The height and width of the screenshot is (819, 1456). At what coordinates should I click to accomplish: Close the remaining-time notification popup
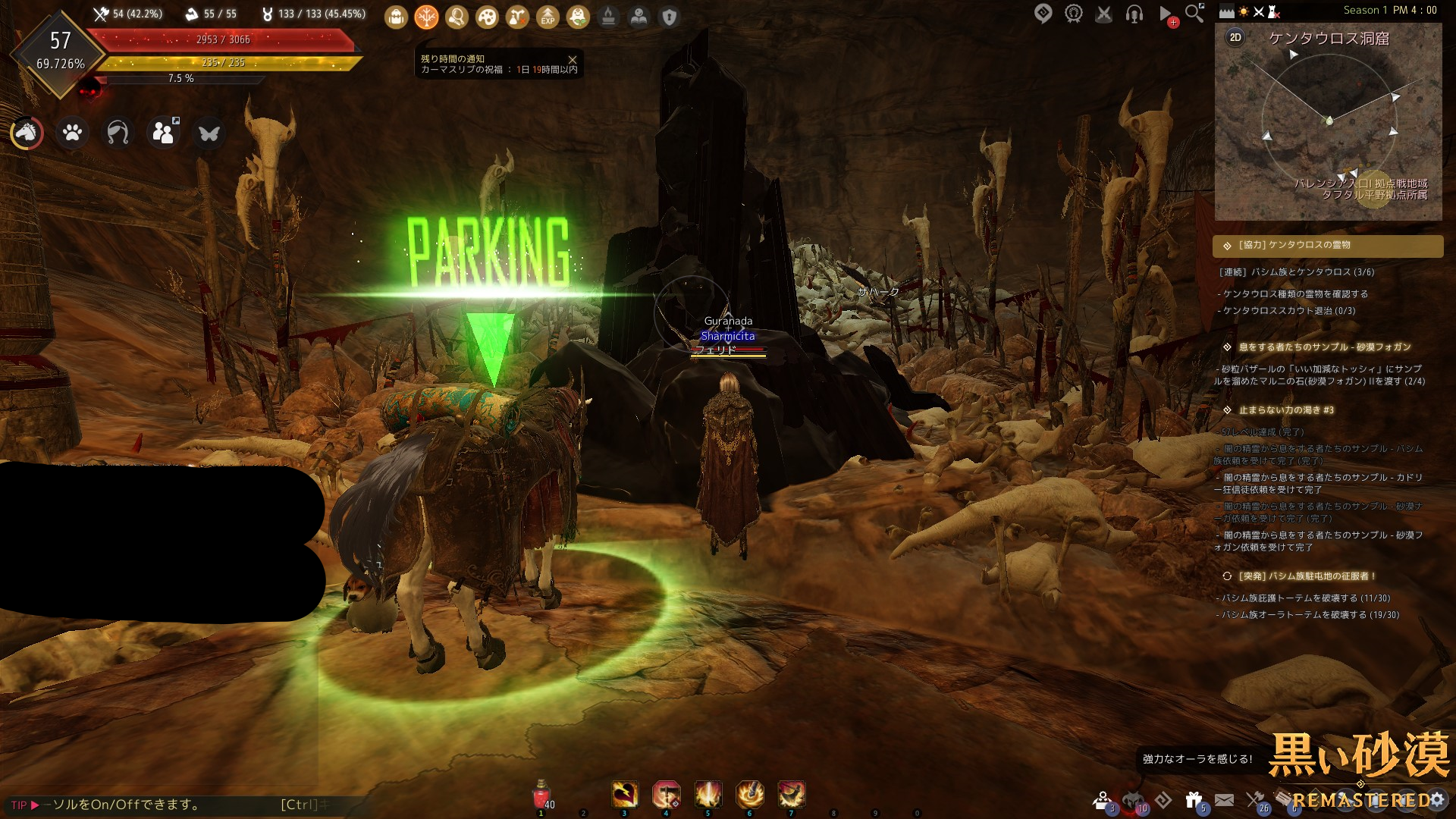(x=573, y=60)
